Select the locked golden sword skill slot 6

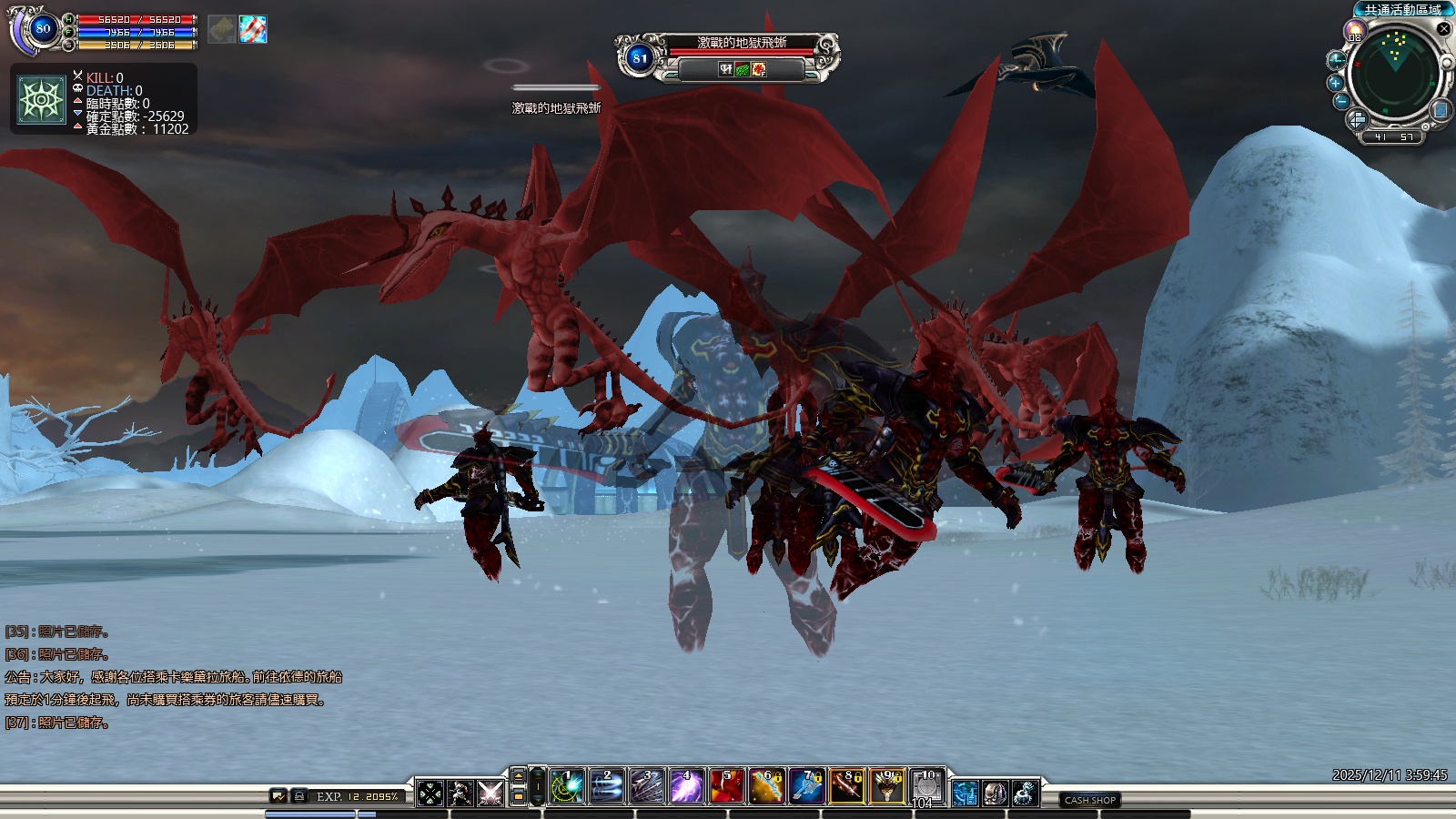(765, 787)
